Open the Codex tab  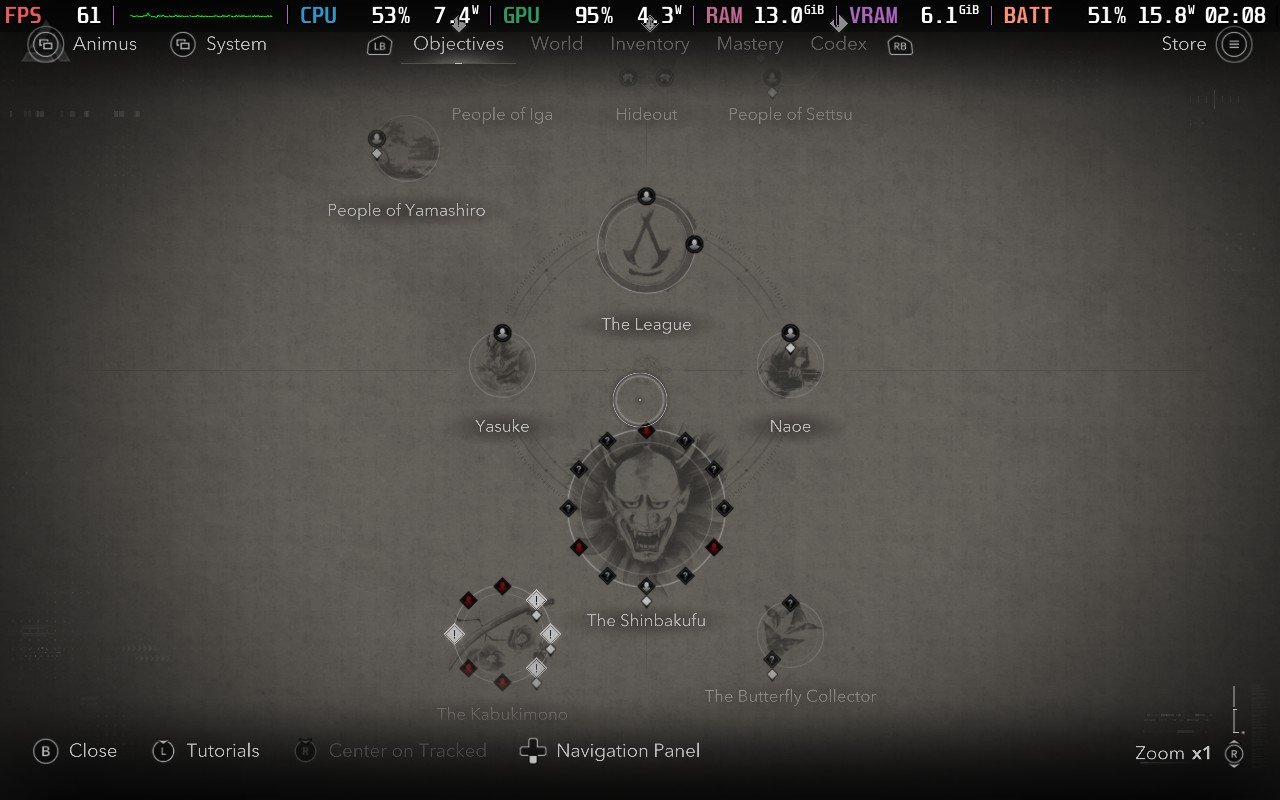click(838, 44)
